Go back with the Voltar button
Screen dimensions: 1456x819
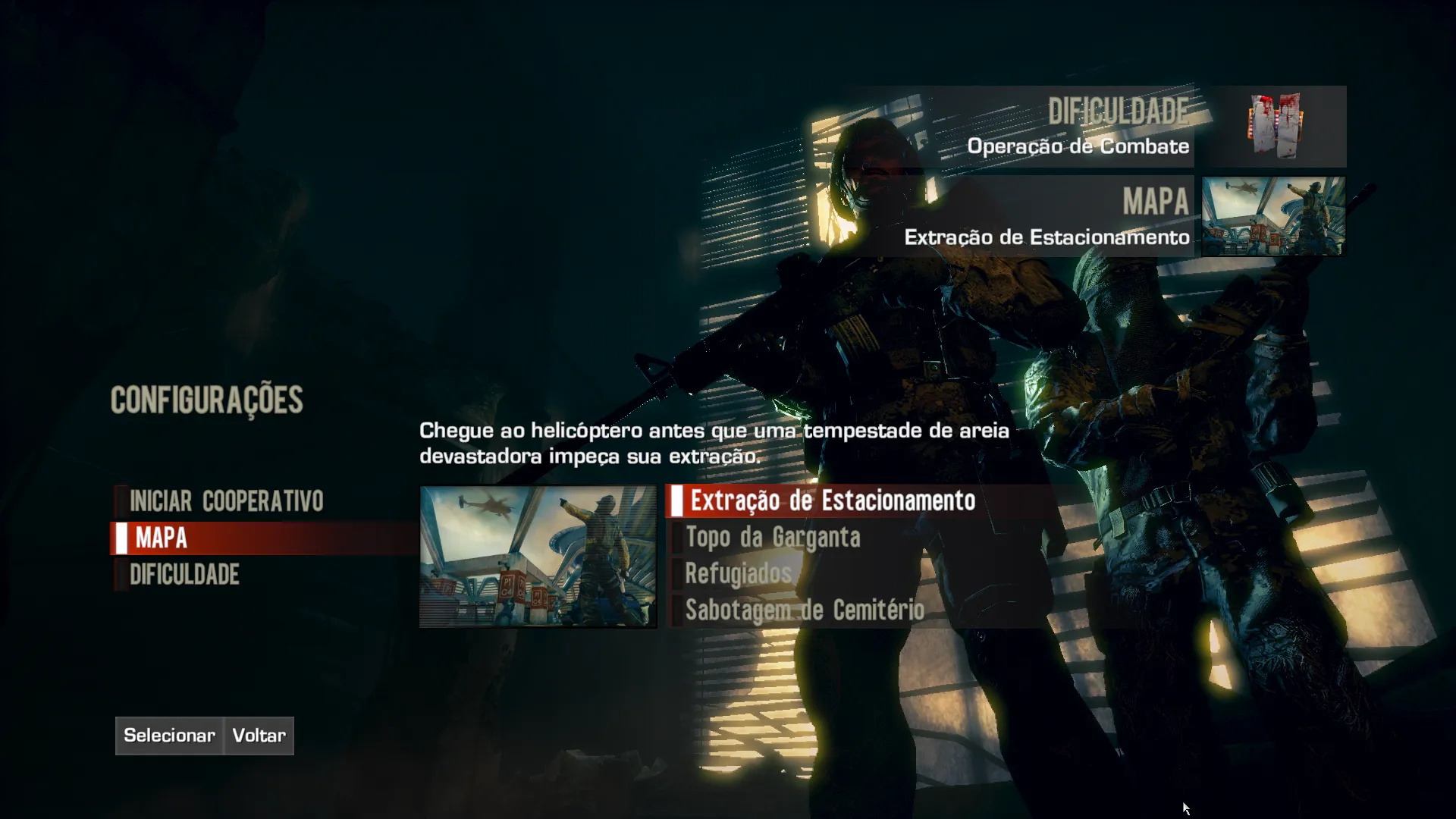(259, 736)
